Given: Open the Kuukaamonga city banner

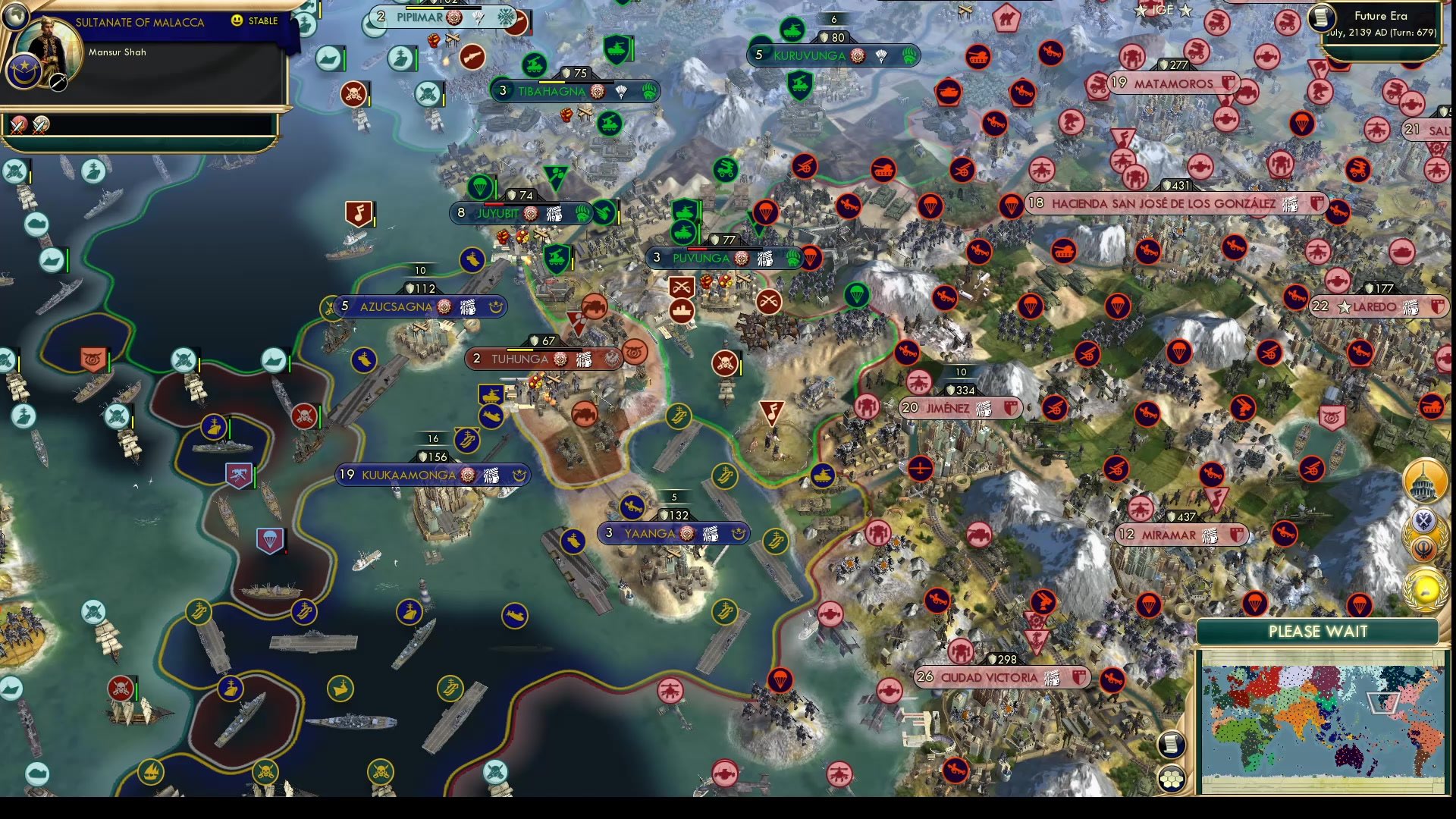Looking at the screenshot, I should [432, 475].
